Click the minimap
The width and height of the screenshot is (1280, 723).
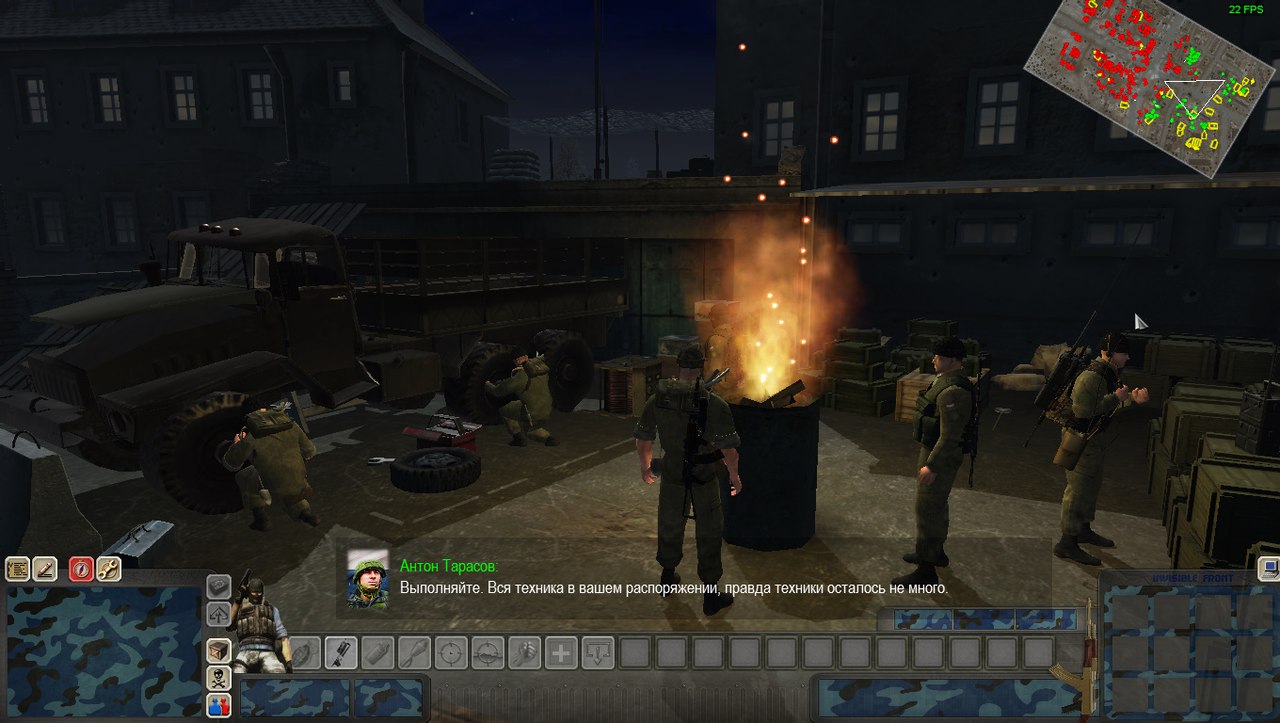pyautogui.click(x=1148, y=88)
